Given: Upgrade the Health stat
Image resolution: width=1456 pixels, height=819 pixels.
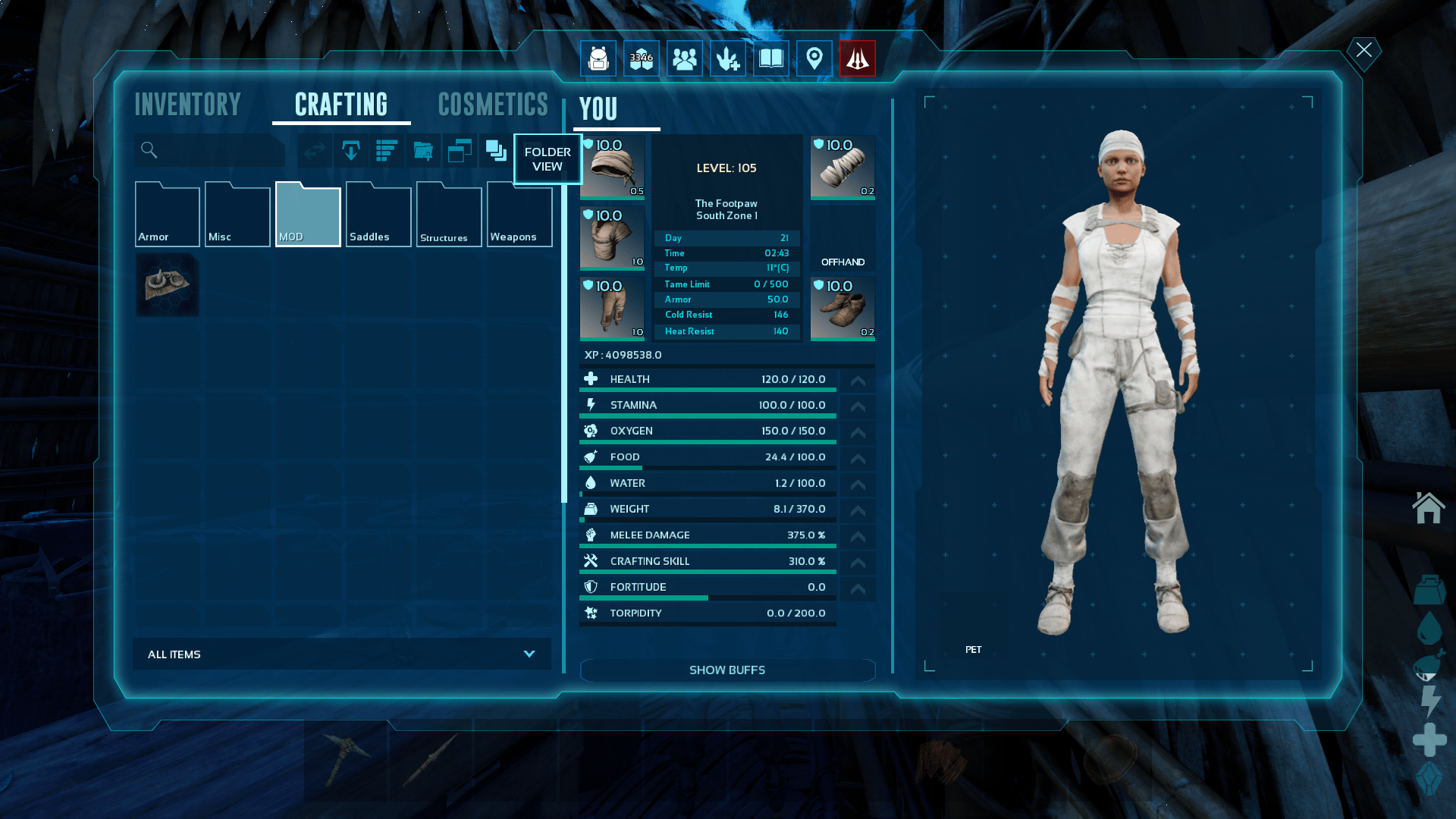Looking at the screenshot, I should point(858,381).
